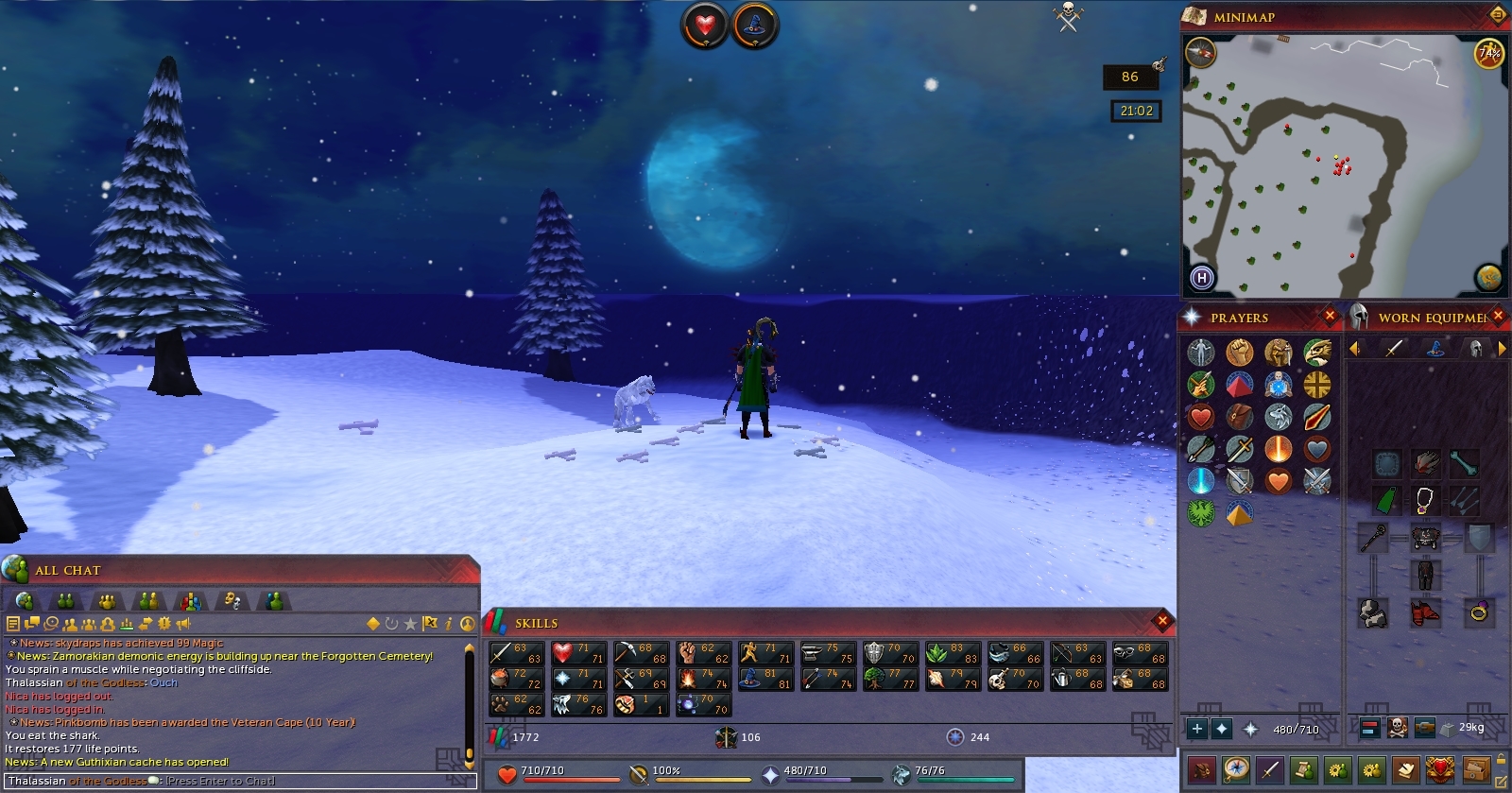
Task: Lock the action bar using the padlock icon
Action: [x=1500, y=758]
